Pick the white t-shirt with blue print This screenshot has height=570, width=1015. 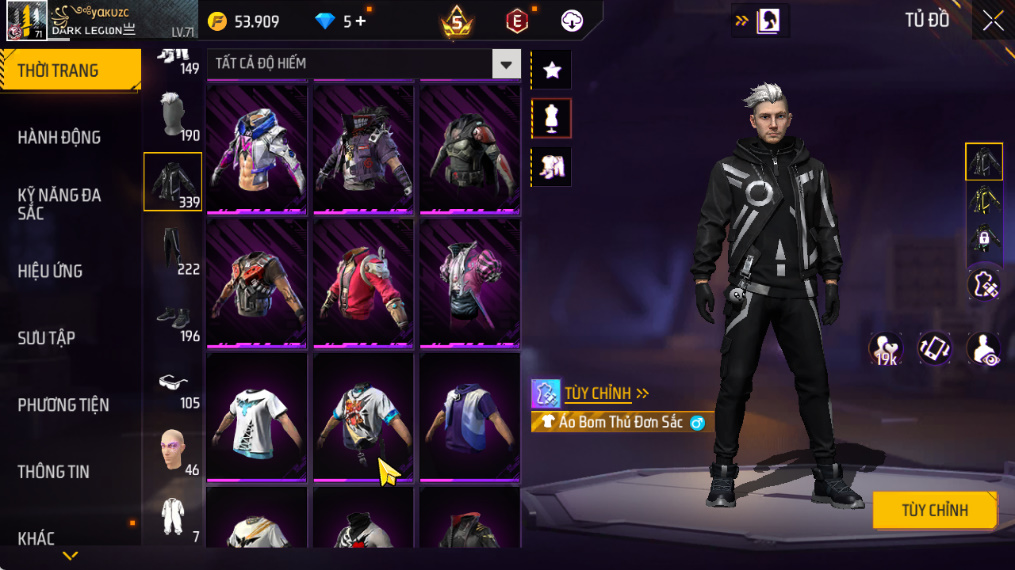click(x=256, y=418)
